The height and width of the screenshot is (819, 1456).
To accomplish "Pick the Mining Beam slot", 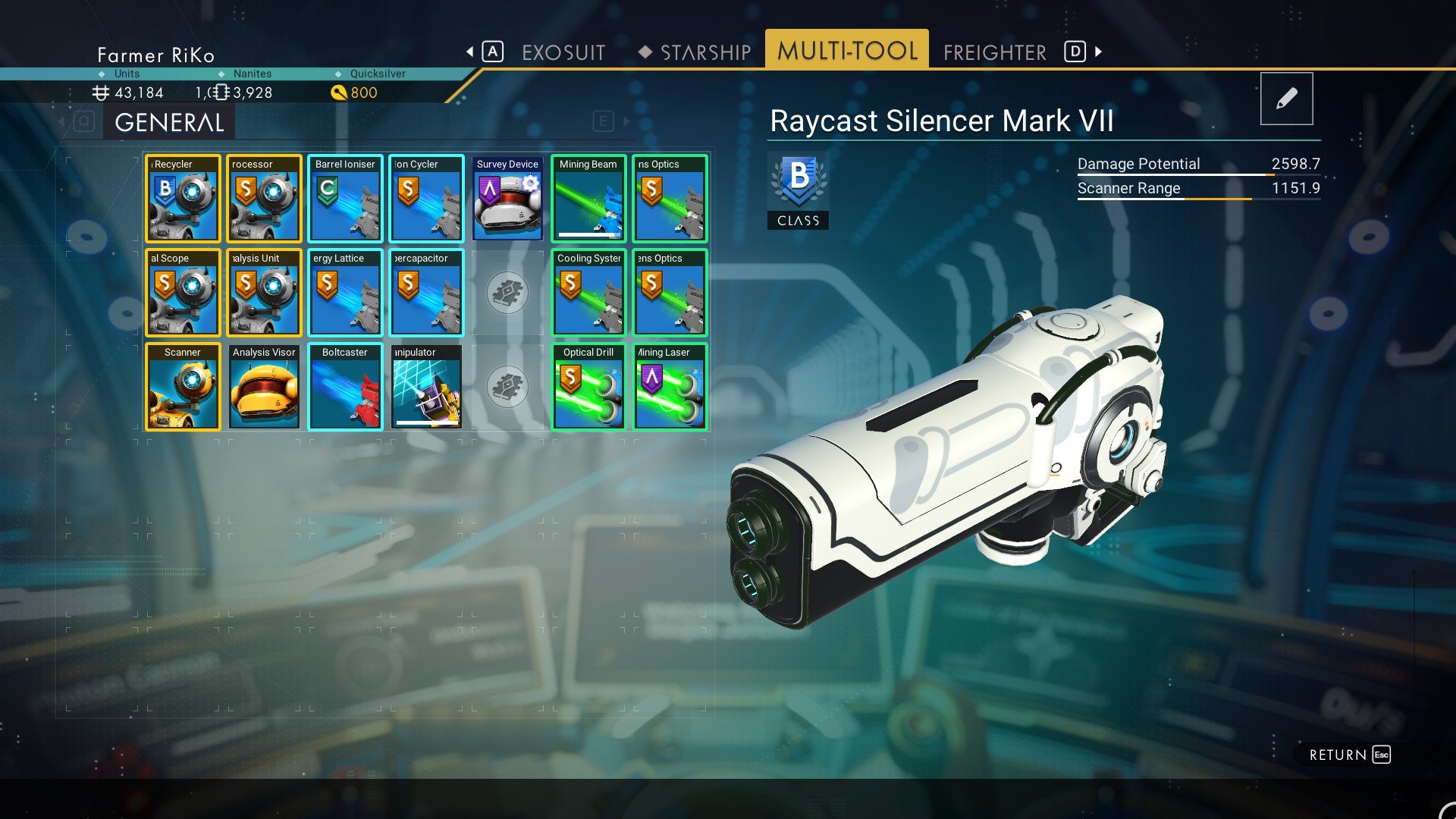I will 588,199.
